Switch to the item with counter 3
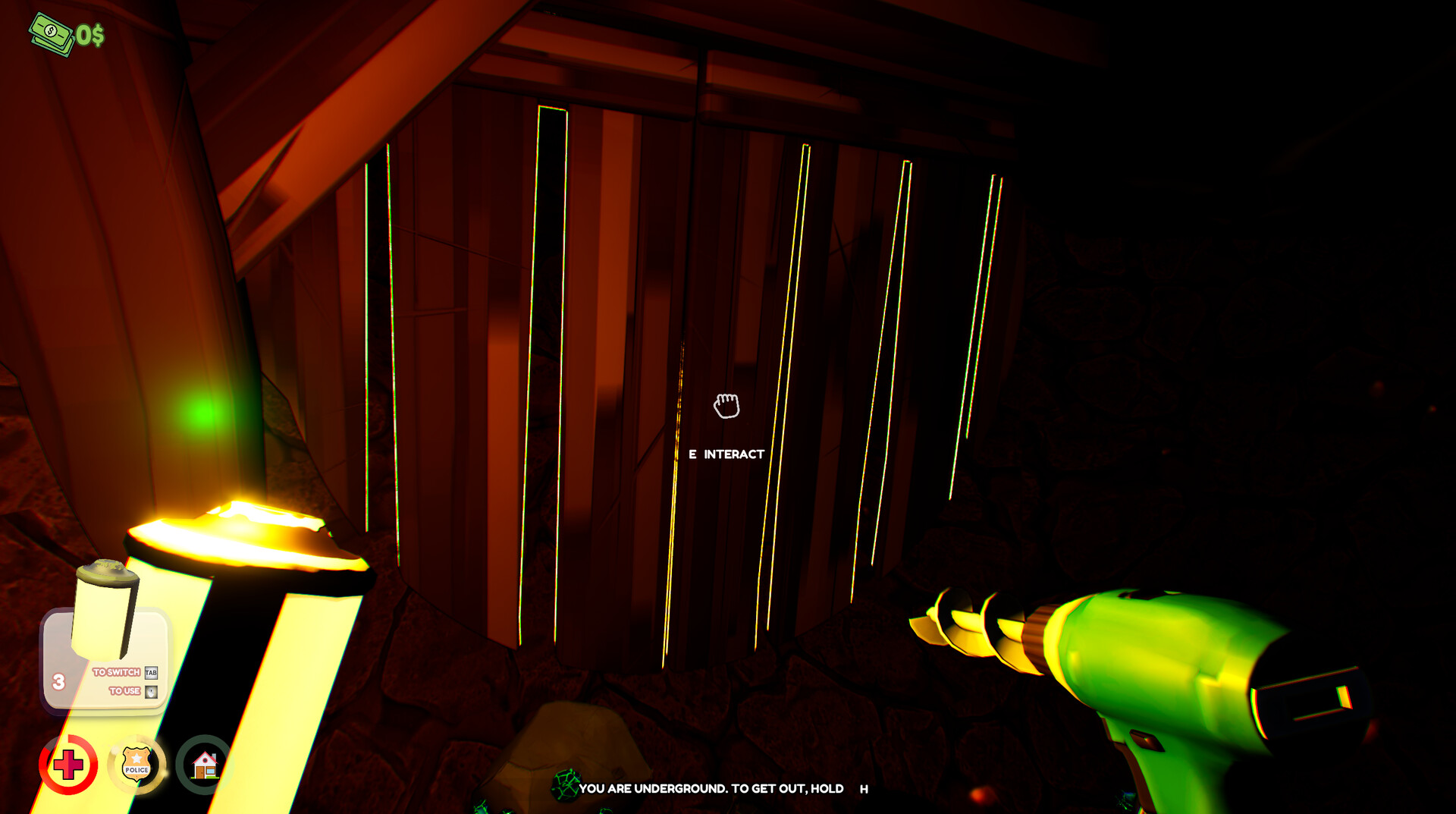The height and width of the screenshot is (814, 1456). [x=59, y=681]
